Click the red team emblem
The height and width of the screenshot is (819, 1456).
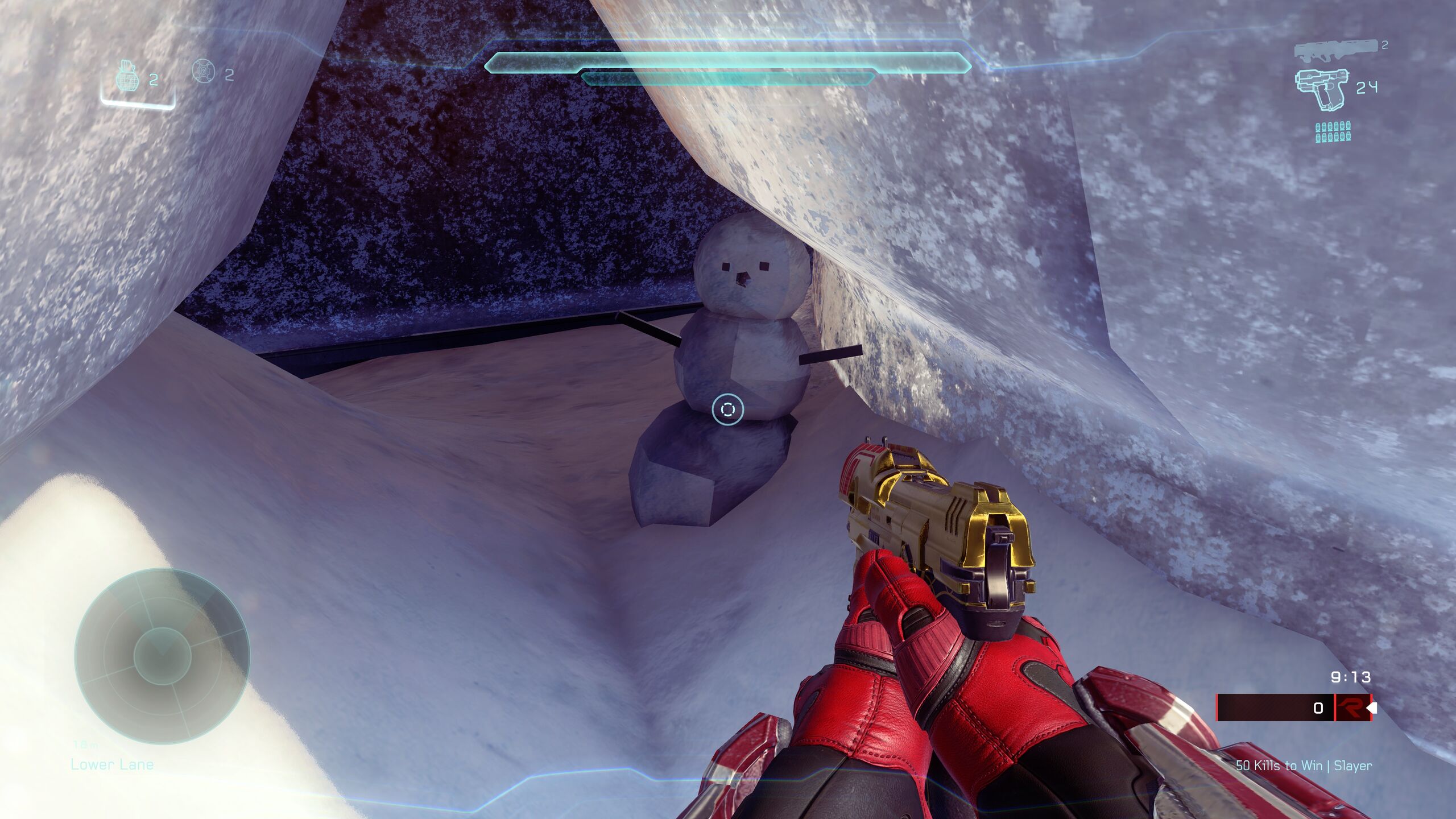(x=1351, y=708)
